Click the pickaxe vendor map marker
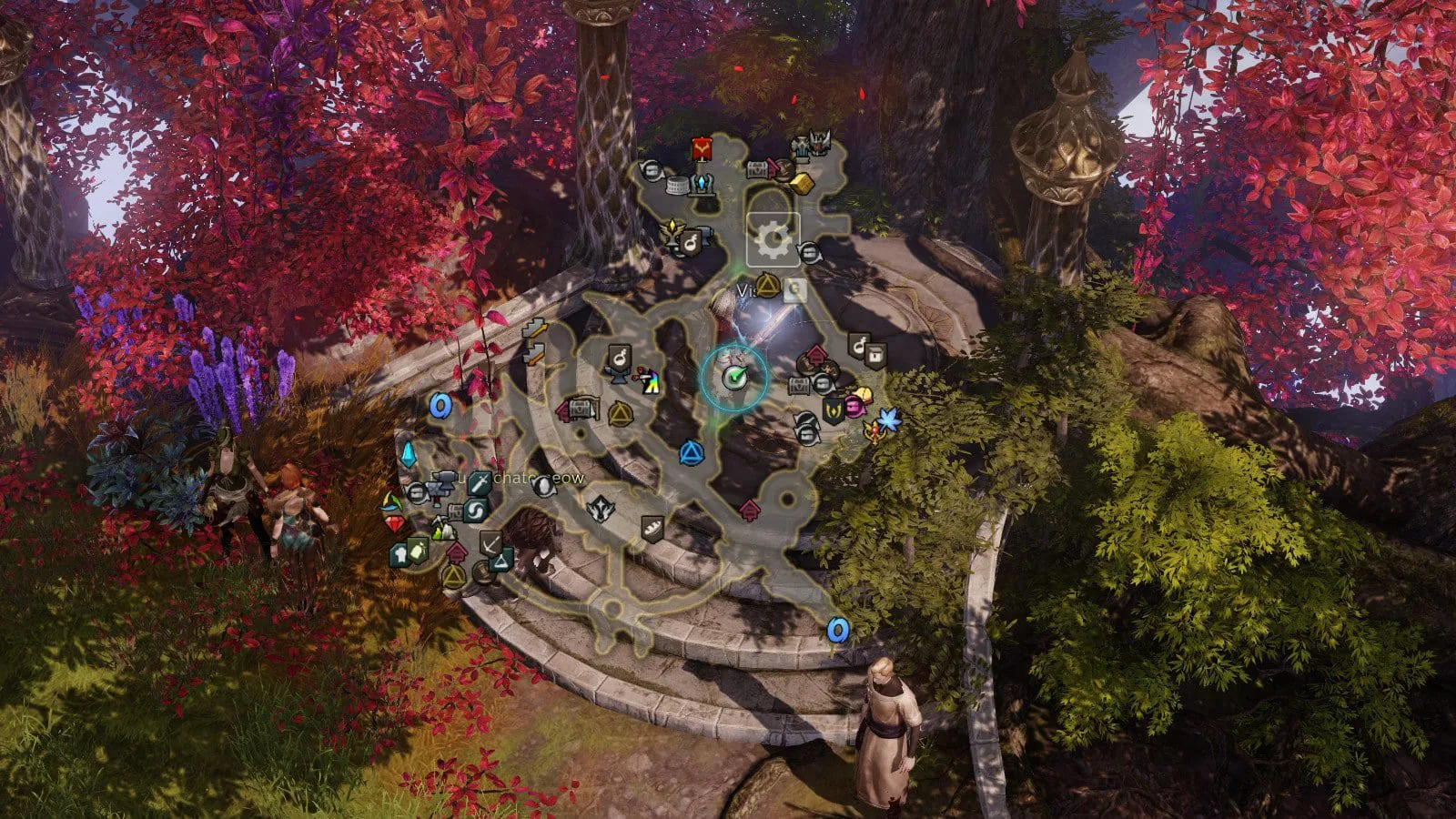The width and height of the screenshot is (1456, 819). (x=490, y=543)
